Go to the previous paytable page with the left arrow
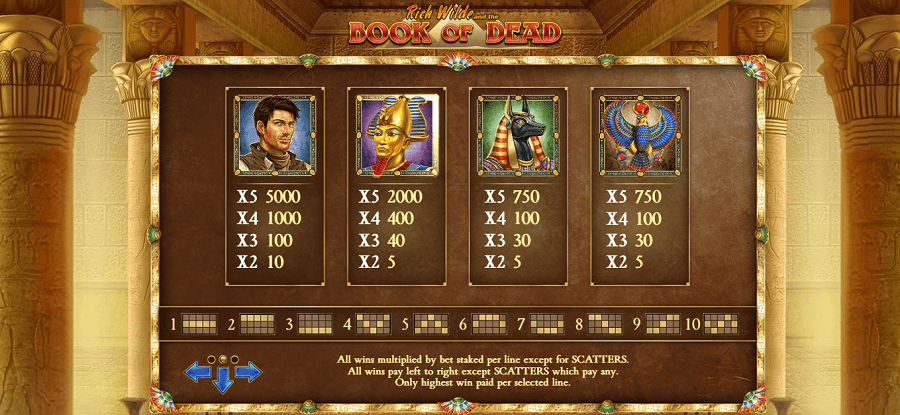The image size is (900, 415). [x=196, y=373]
